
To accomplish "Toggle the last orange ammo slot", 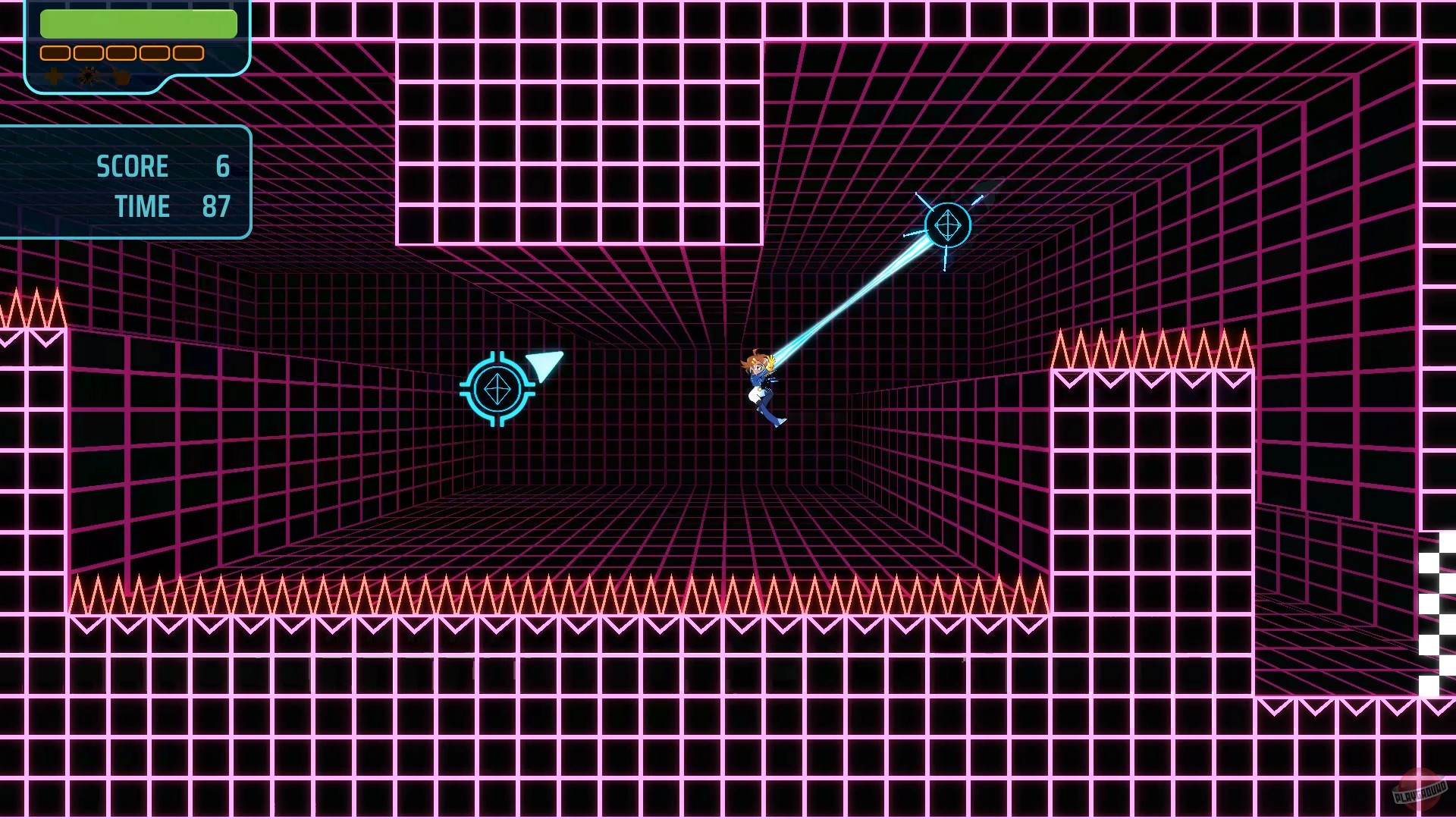I will (x=188, y=53).
